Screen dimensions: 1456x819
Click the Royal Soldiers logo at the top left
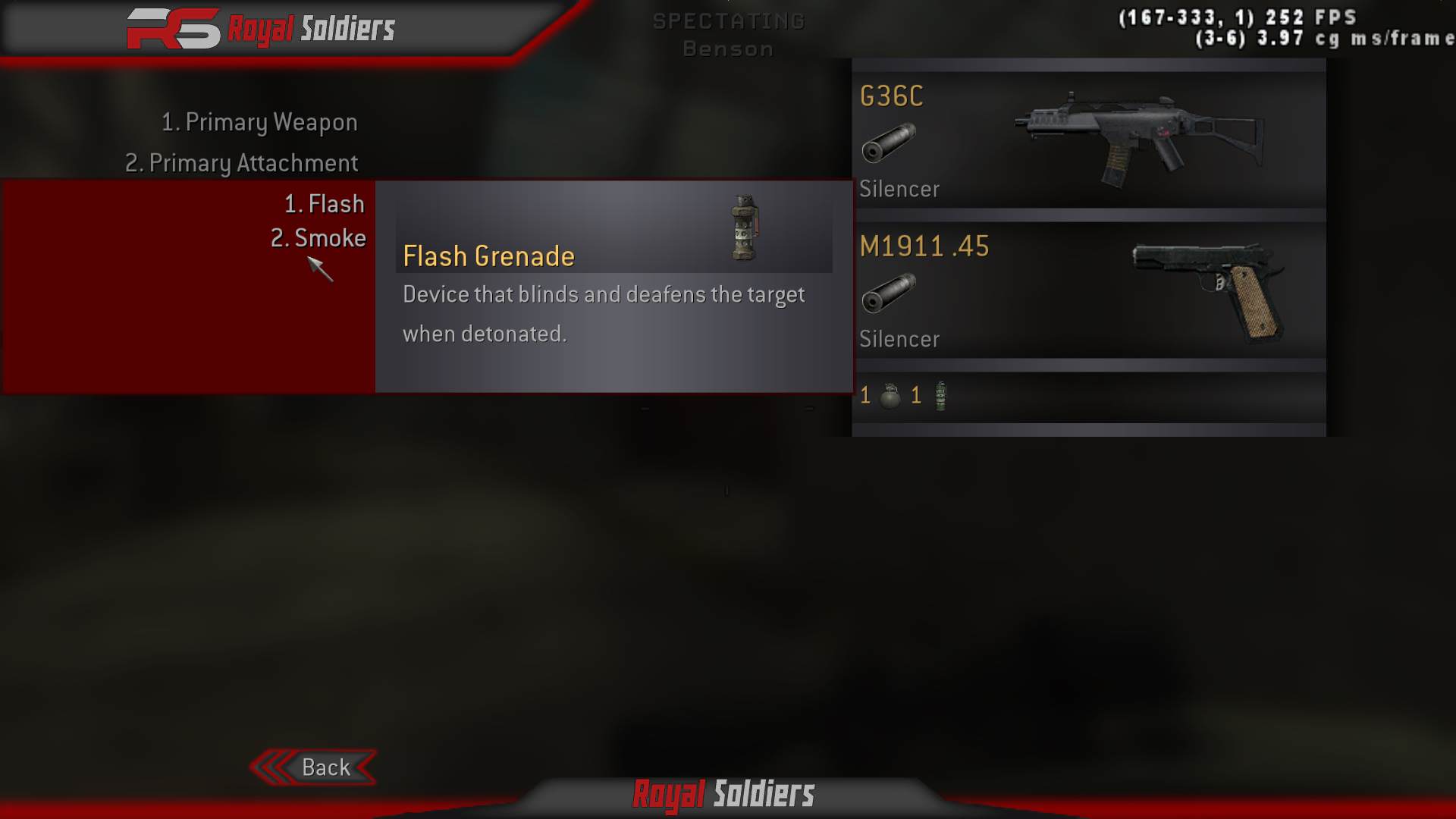pos(258,29)
